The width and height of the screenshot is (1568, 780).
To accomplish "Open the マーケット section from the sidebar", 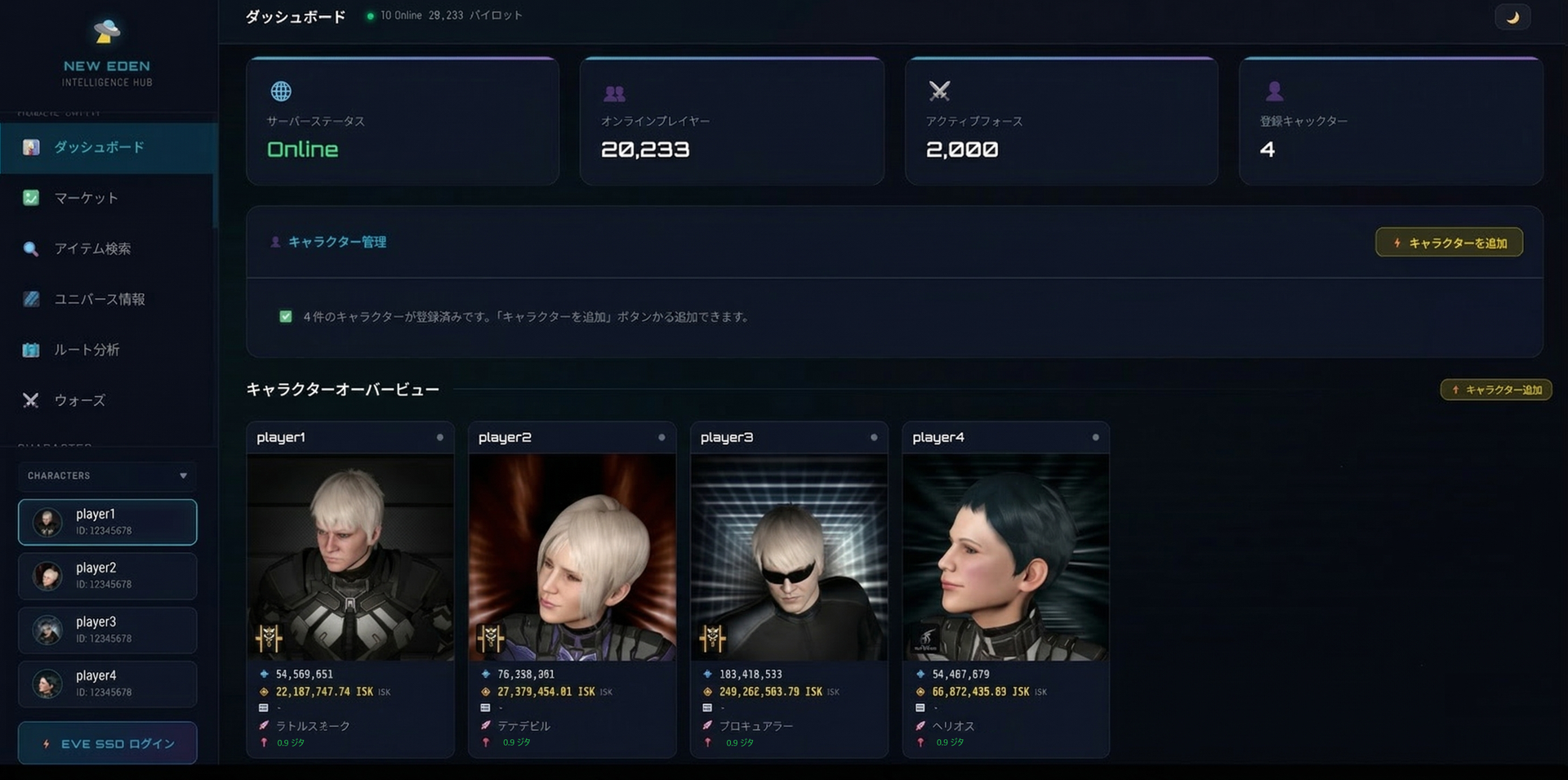I will click(85, 198).
